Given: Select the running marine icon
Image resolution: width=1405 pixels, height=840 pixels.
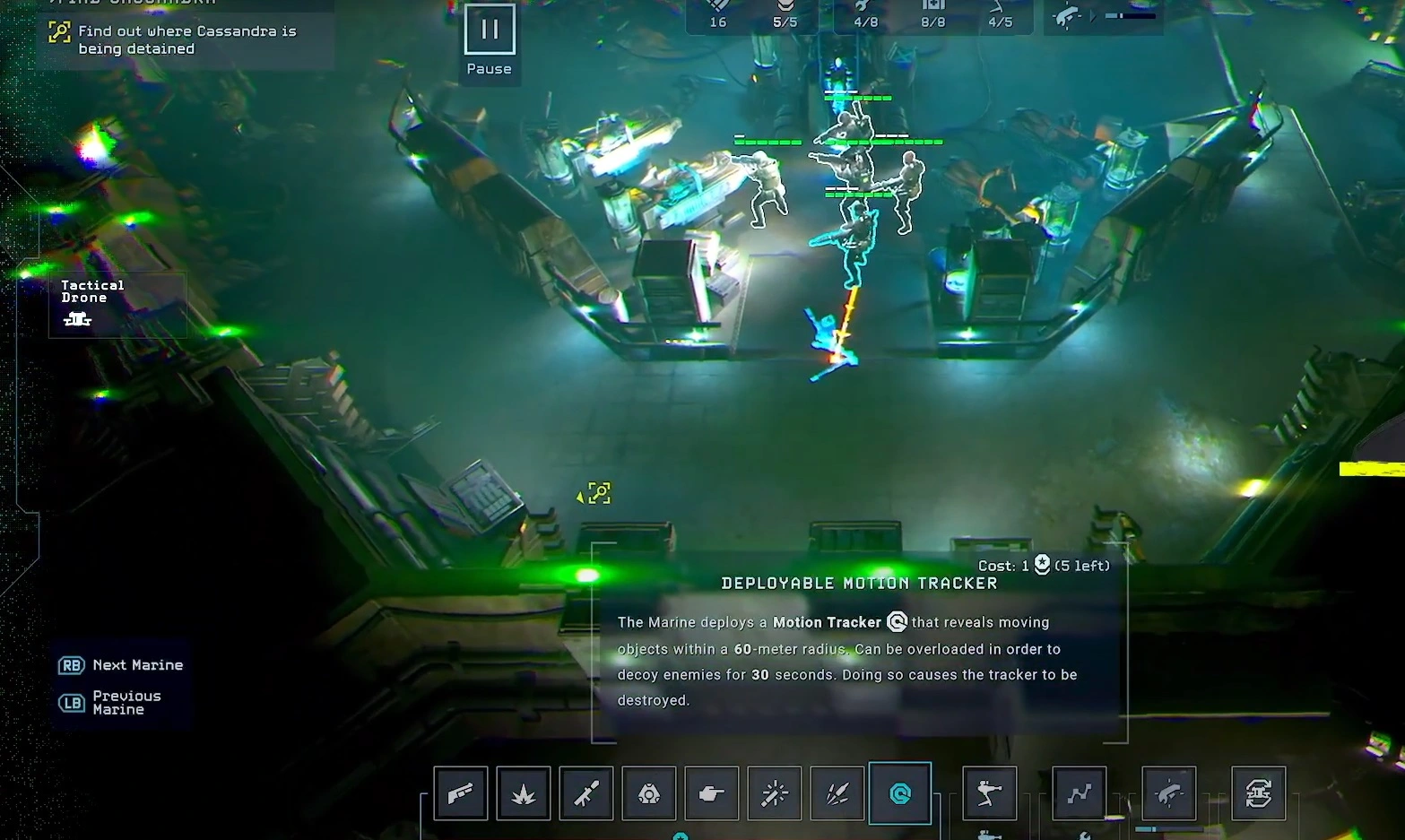Looking at the screenshot, I should pyautogui.click(x=990, y=793).
